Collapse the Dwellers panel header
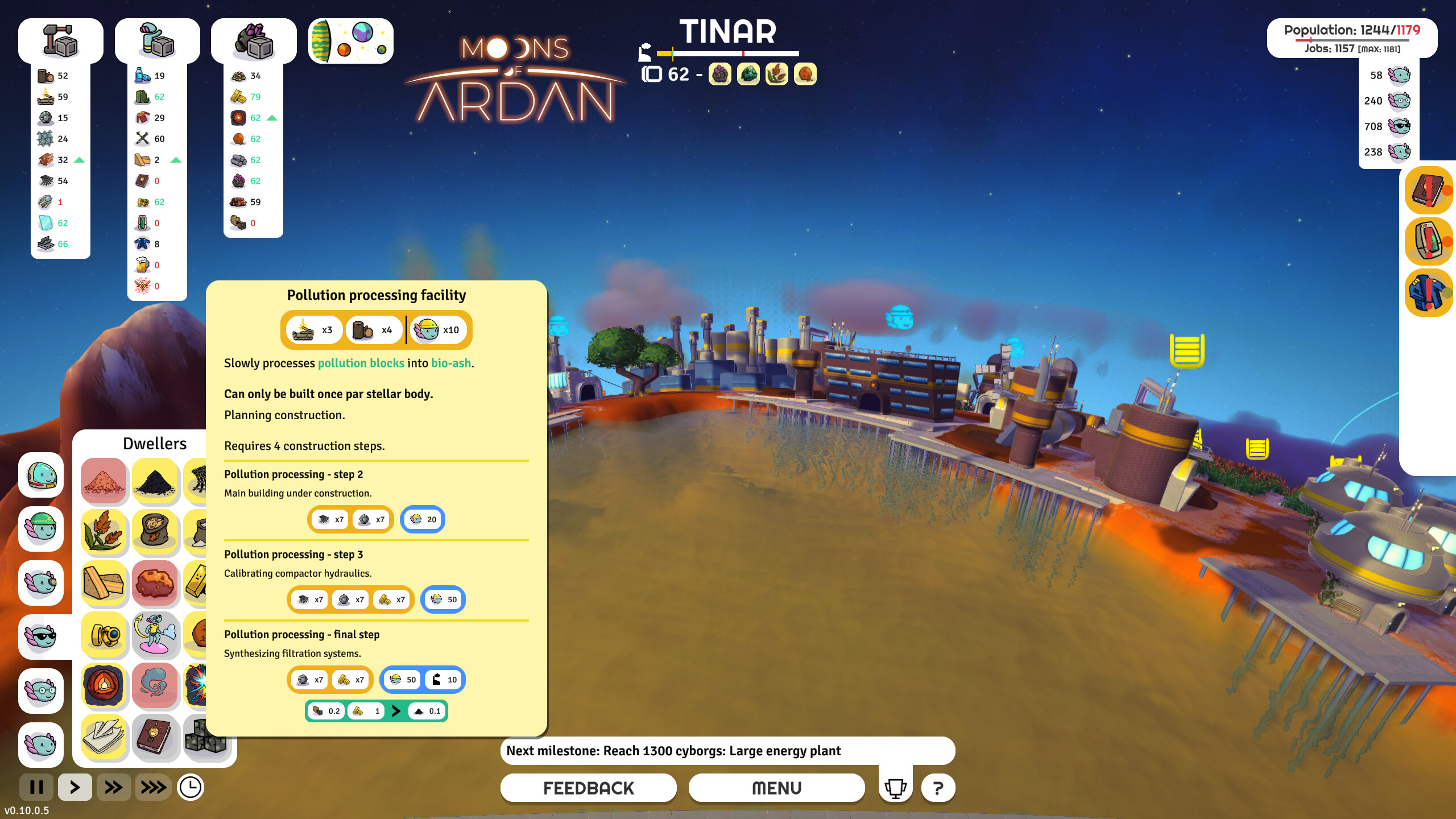 pos(155,444)
